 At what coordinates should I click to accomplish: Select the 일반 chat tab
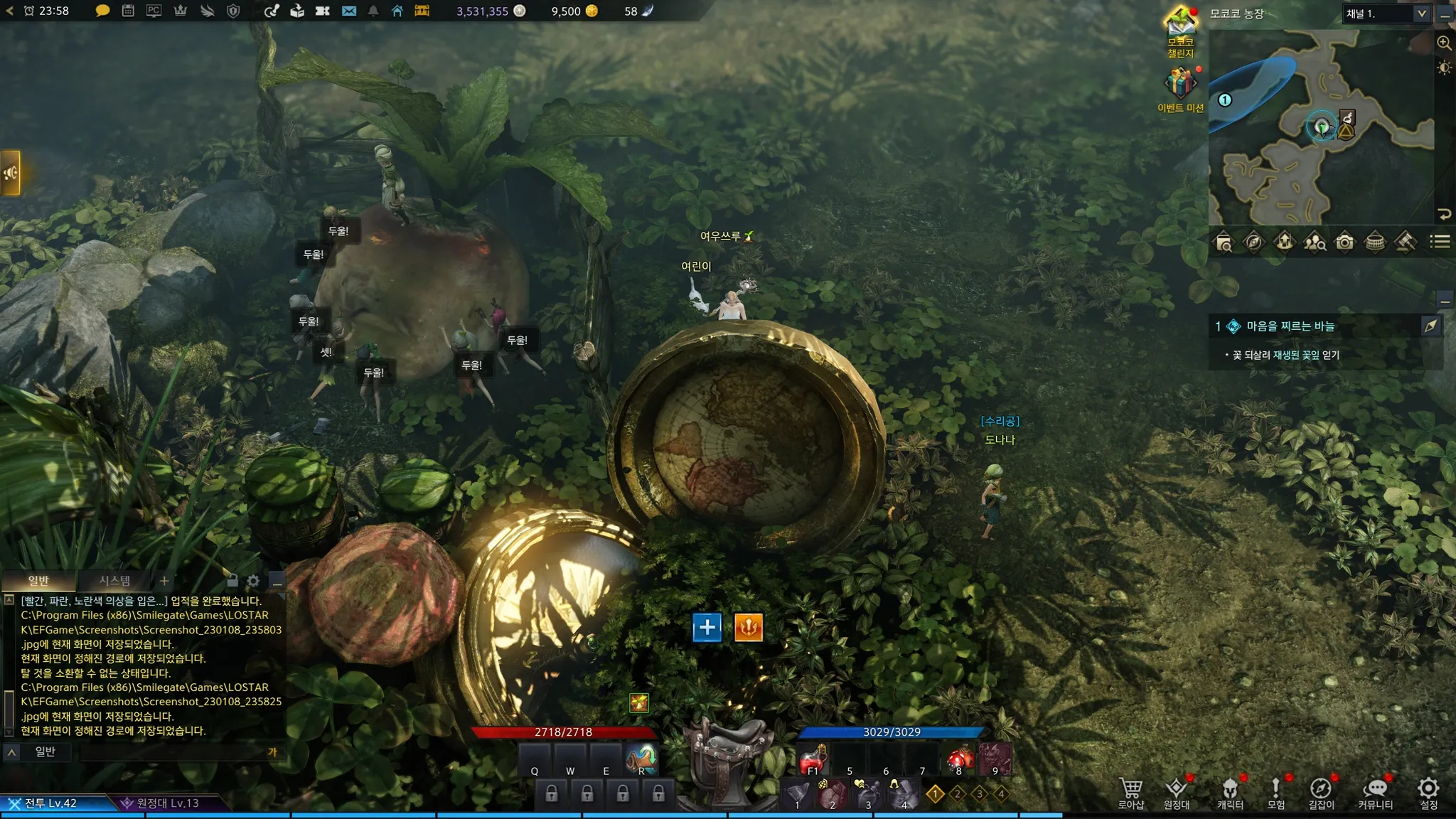click(38, 581)
